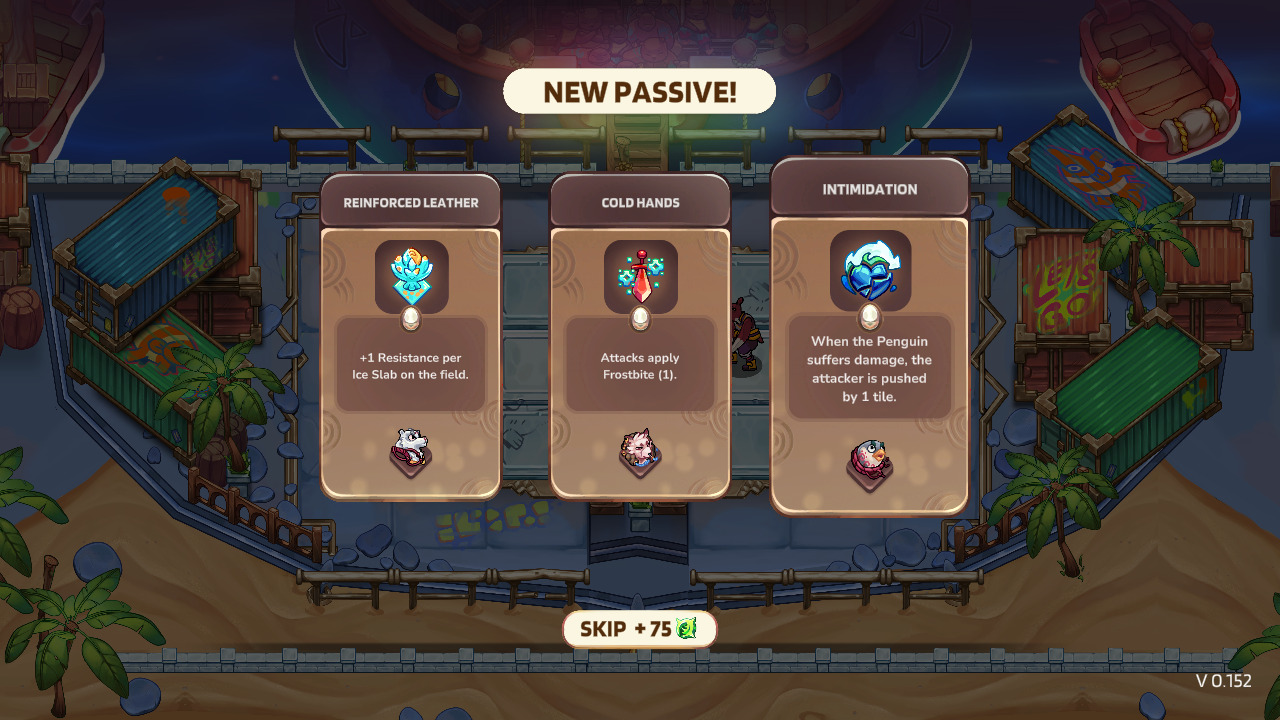
Task: Skip the passive for +75 currency
Action: 639,629
